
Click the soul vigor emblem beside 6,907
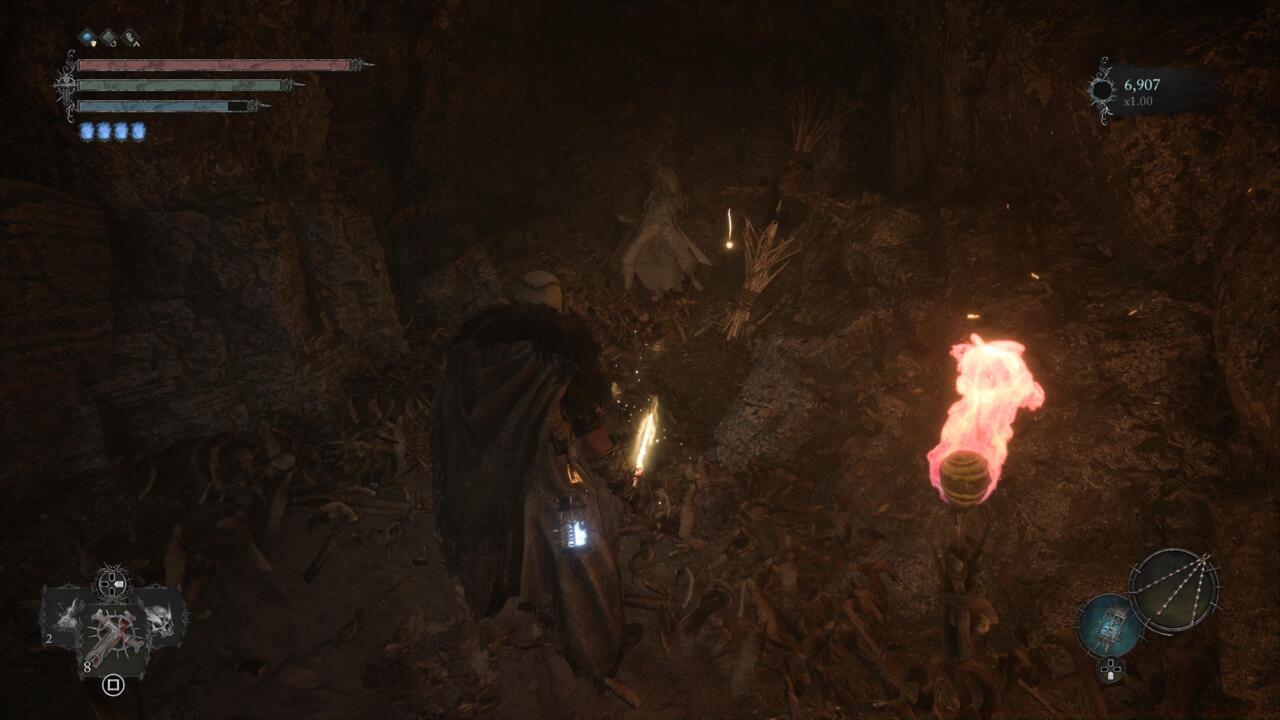pos(1103,87)
